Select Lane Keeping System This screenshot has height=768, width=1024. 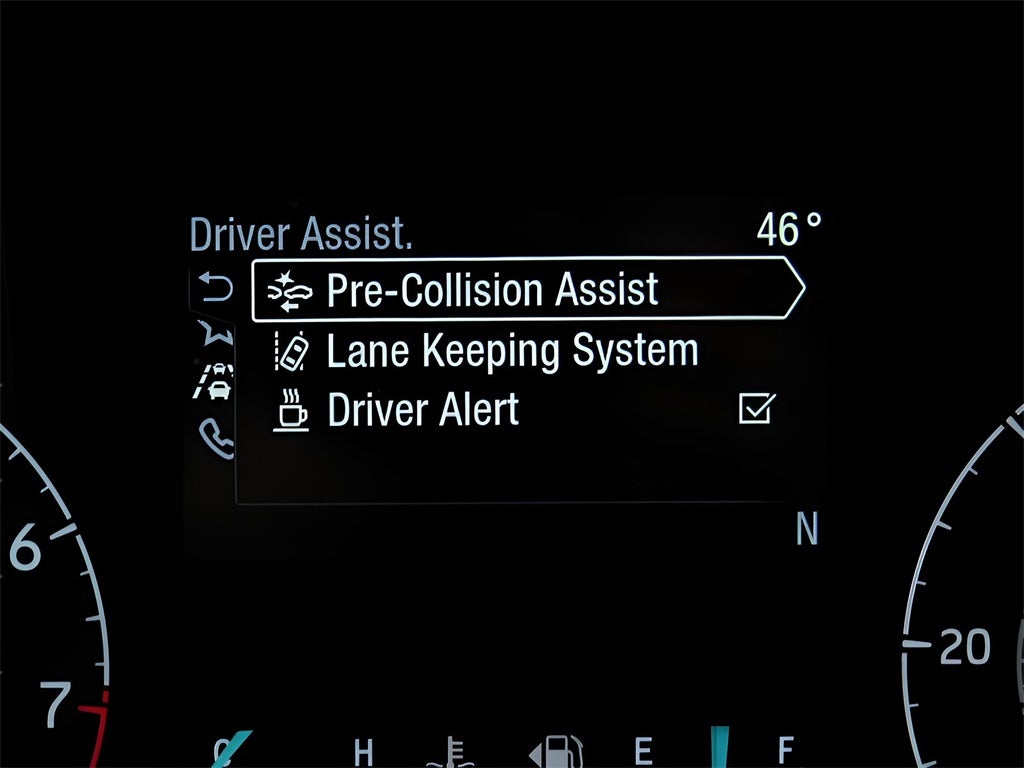511,351
